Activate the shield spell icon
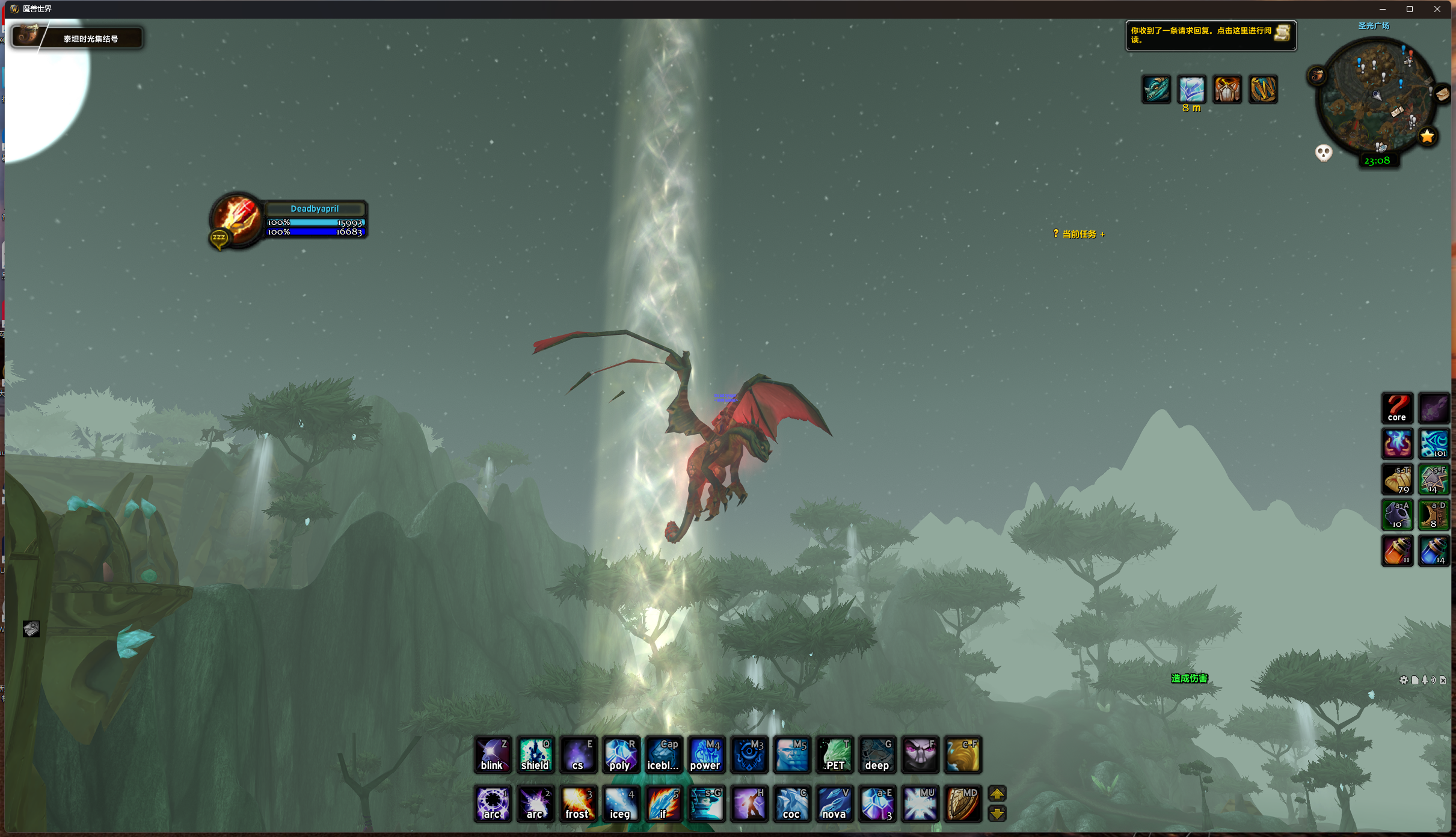Screen dimensions: 1456x837 click(535, 755)
